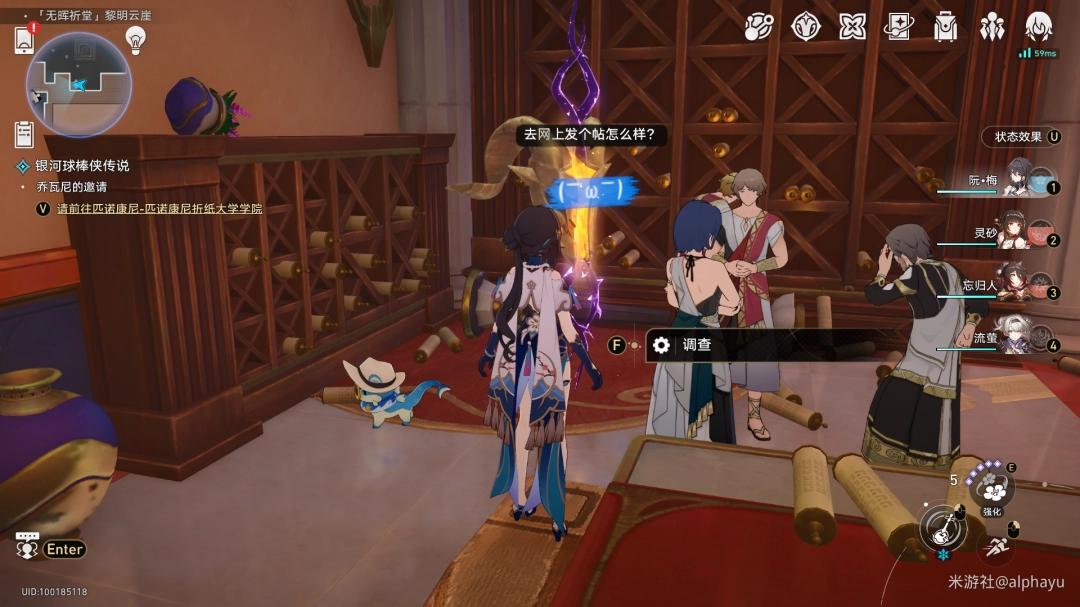Open the character head icon
The image size is (1080, 607).
pyautogui.click(x=1039, y=27)
